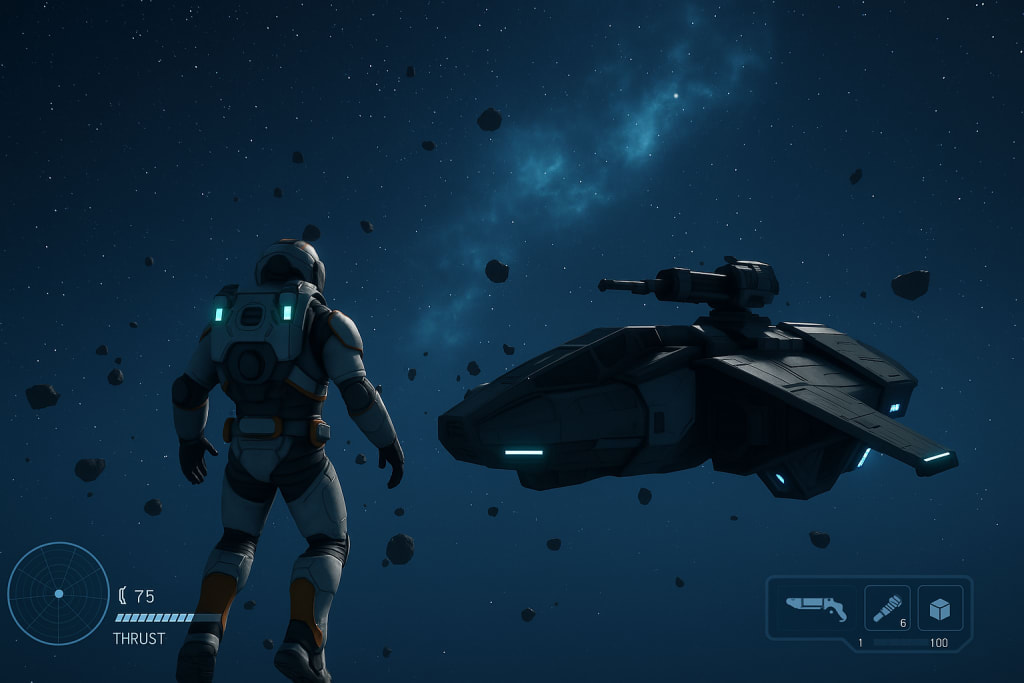Select the pistol weapon slot
The image size is (1024, 683).
click(815, 607)
